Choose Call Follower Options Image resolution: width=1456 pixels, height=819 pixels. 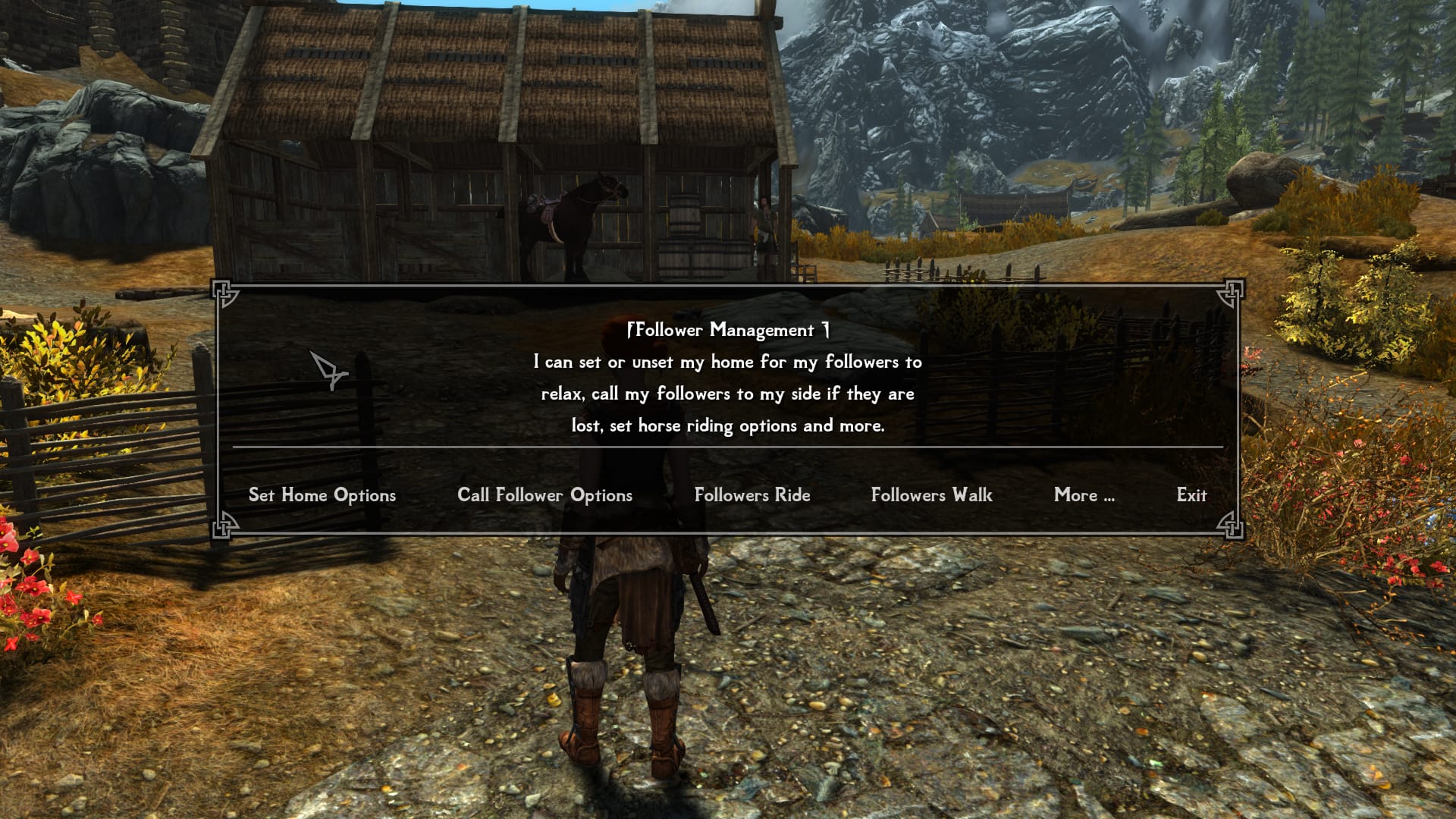pyautogui.click(x=544, y=495)
